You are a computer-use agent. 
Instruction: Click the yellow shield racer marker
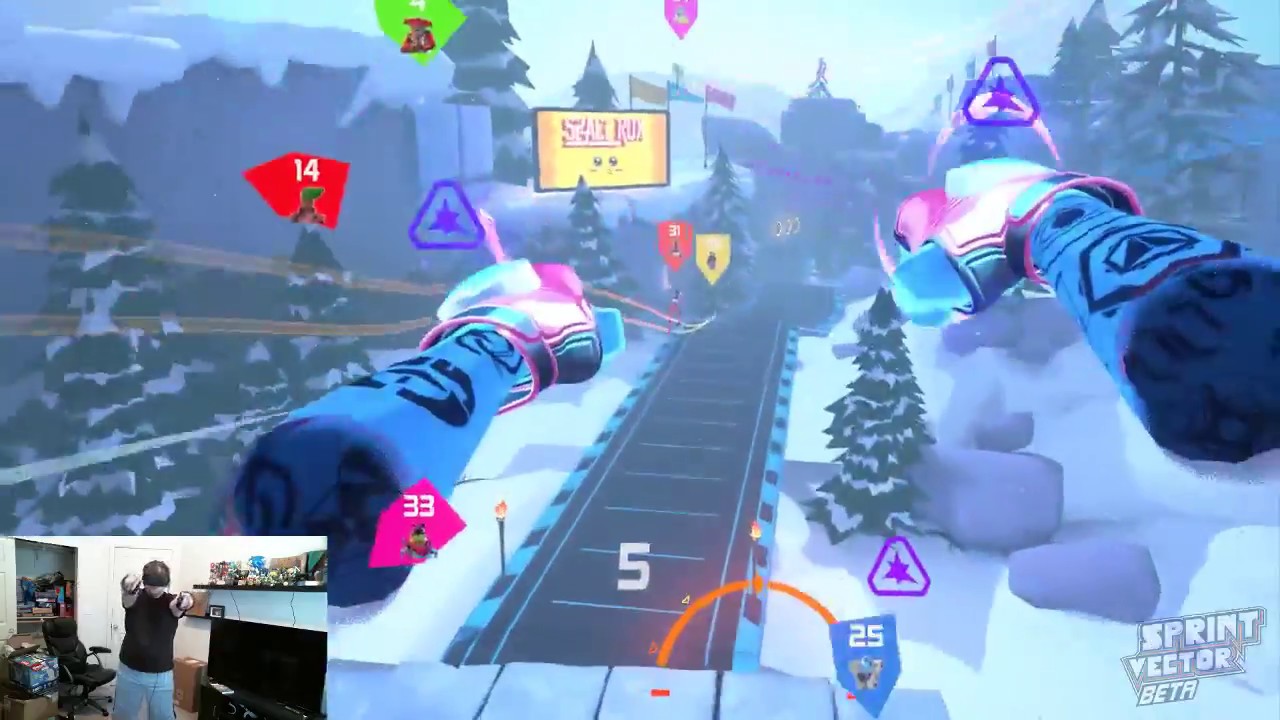pyautogui.click(x=714, y=255)
